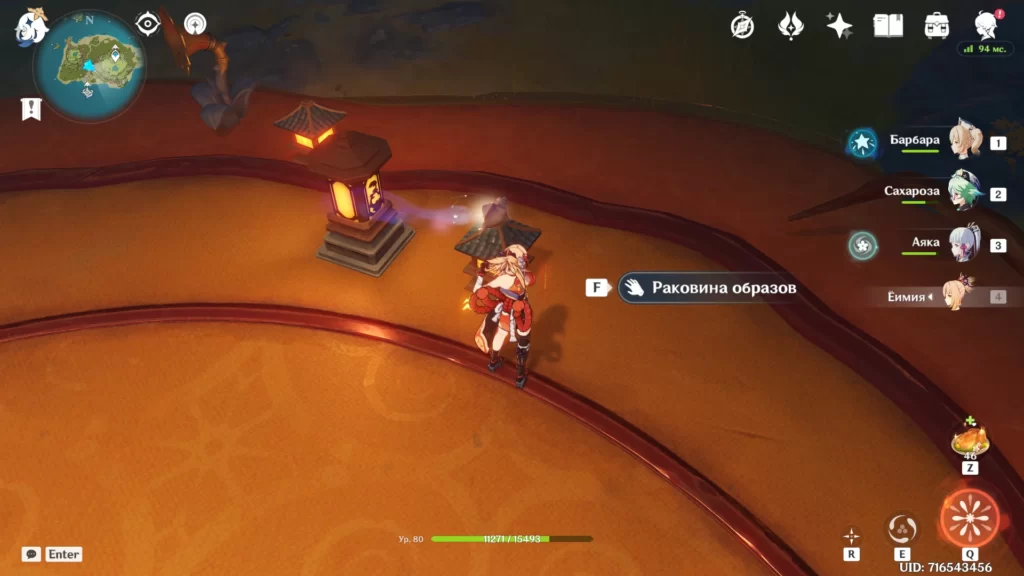
Task: Use the roast chicken food item
Action: pos(969,440)
